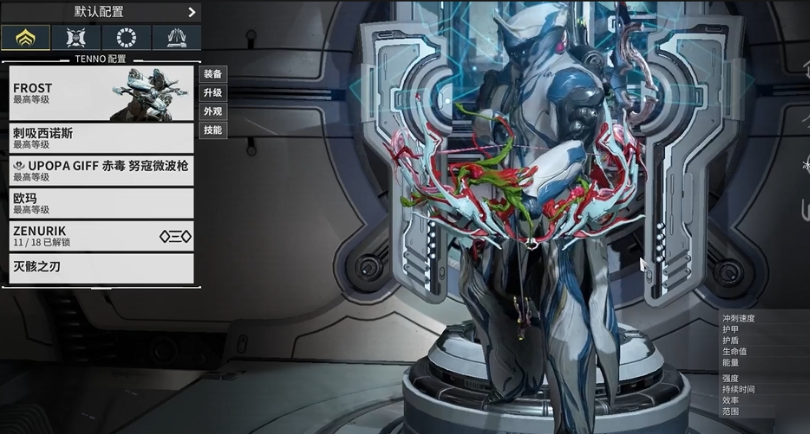Open the circular ring icon tab

[x=125, y=38]
